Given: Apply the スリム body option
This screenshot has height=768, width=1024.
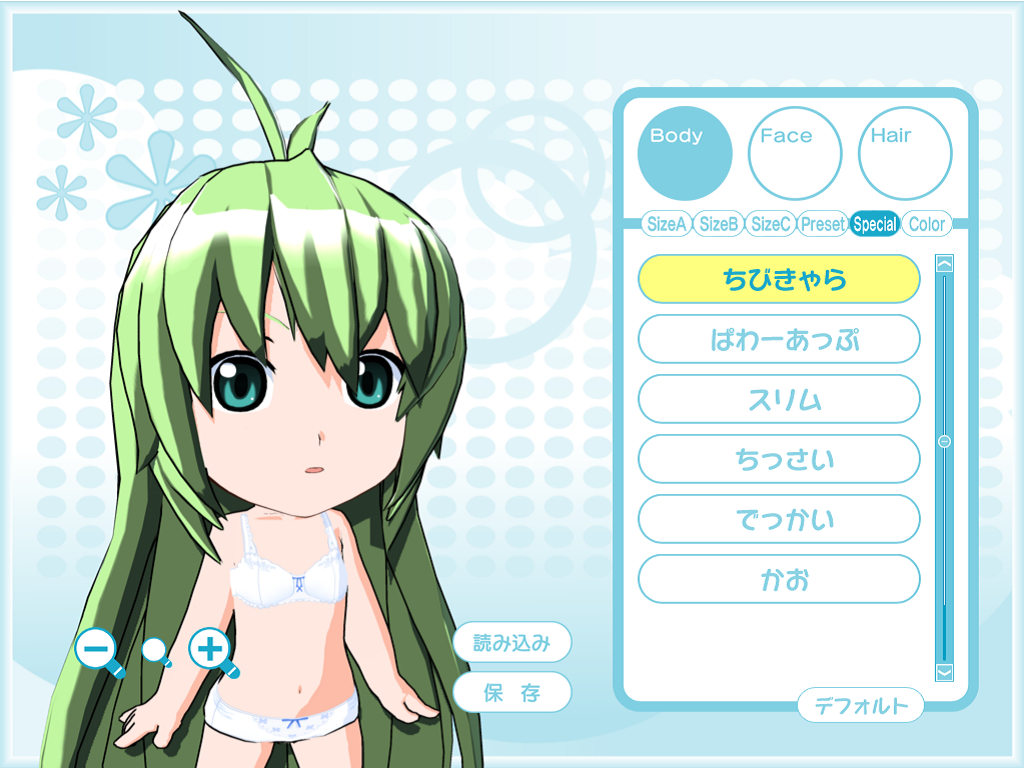Looking at the screenshot, I should pyautogui.click(x=778, y=399).
